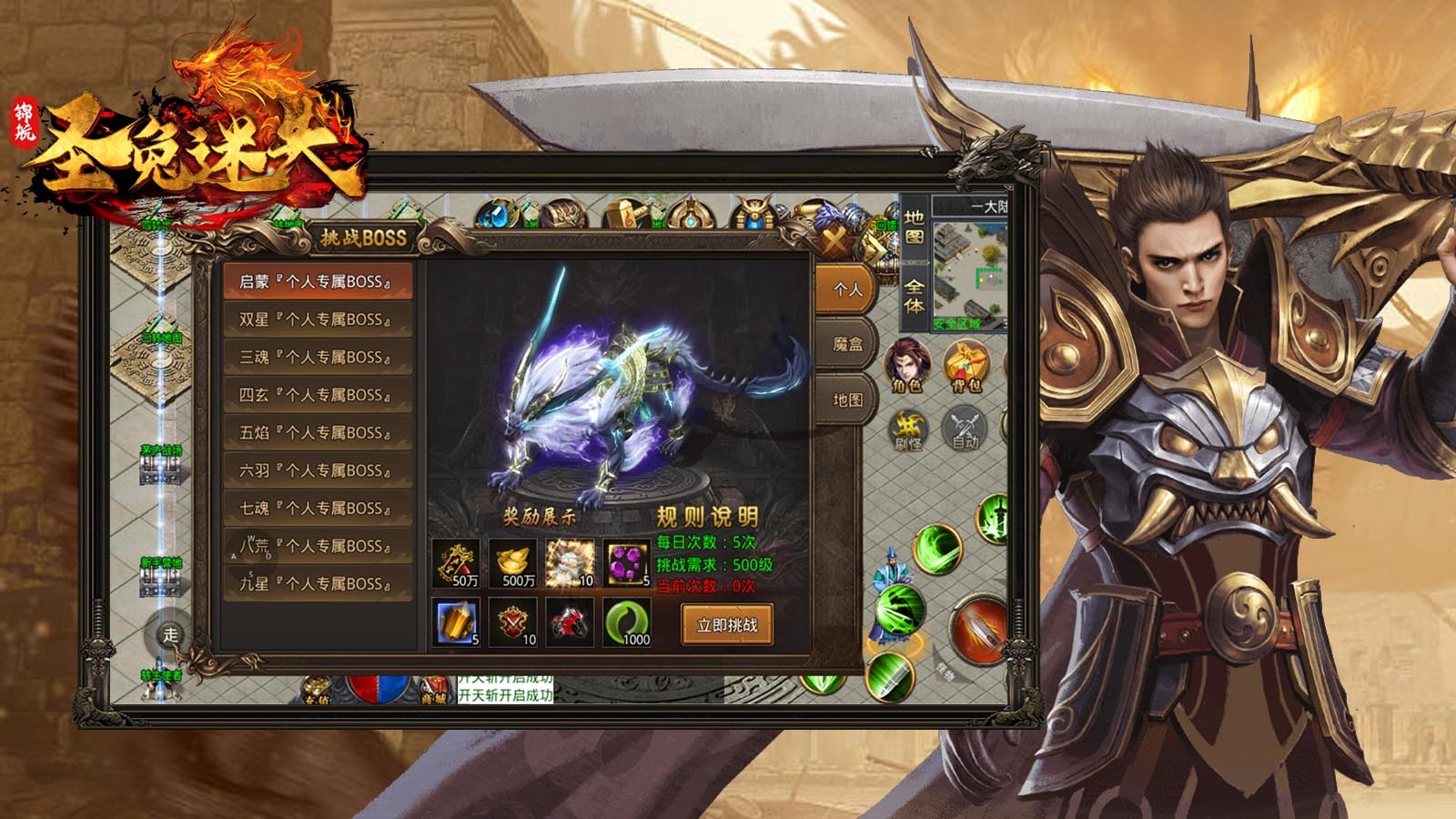The height and width of the screenshot is (819, 1456).
Task: Switch to the 地图 tab
Action: (x=846, y=399)
